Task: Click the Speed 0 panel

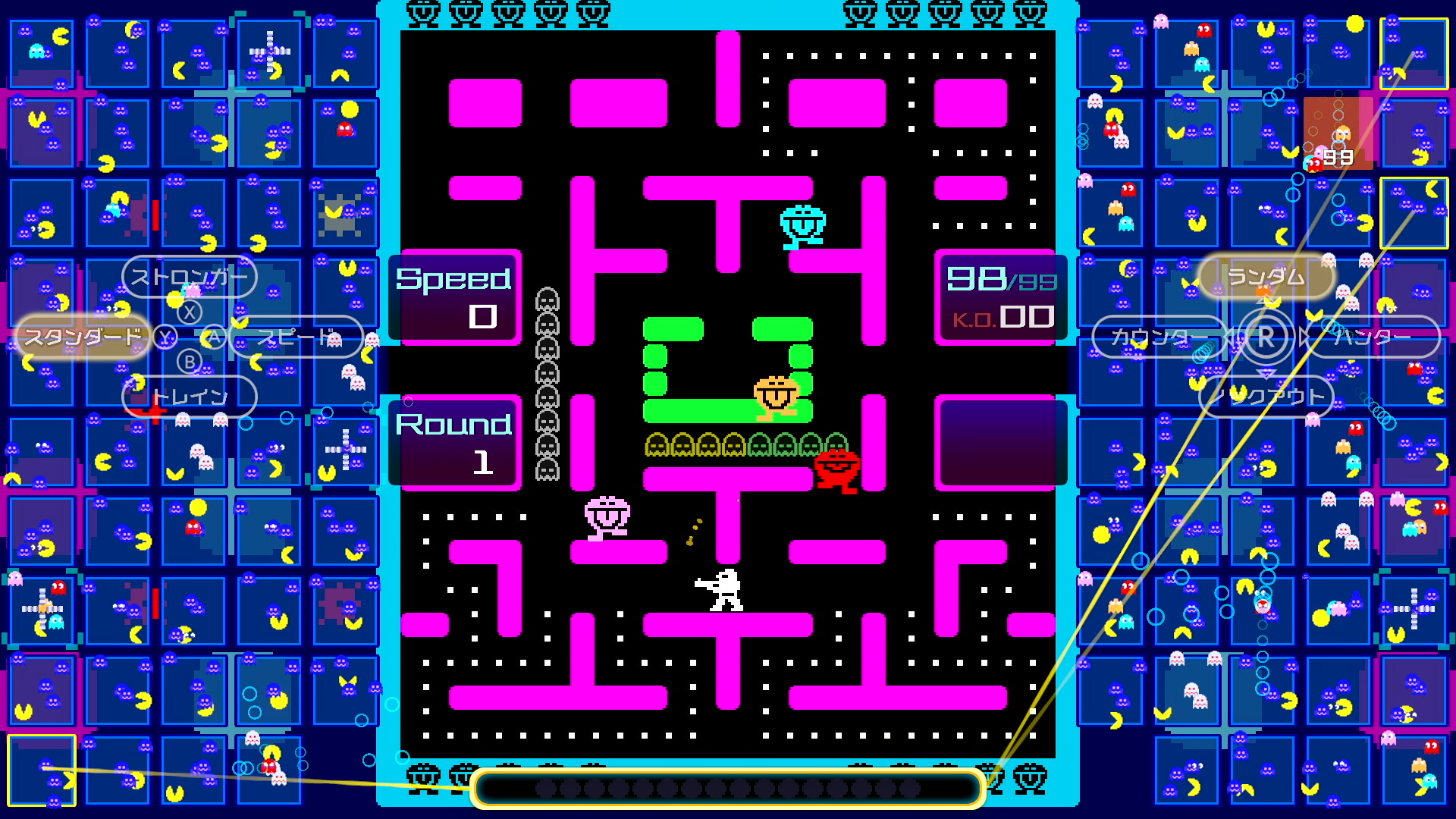Action: pos(455,297)
